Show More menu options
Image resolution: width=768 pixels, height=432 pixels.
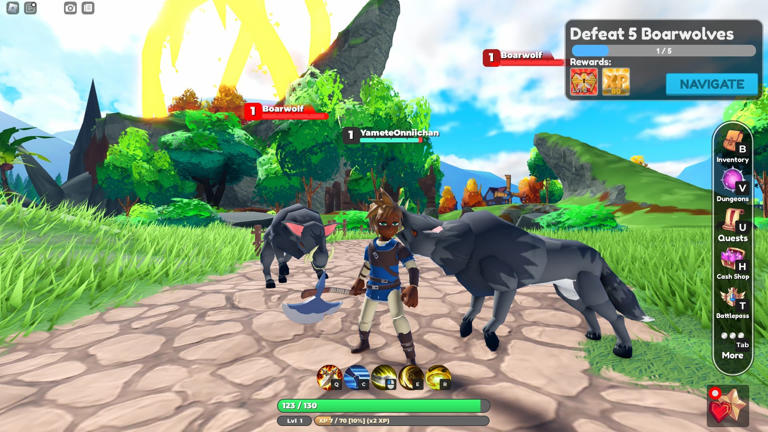coord(732,345)
